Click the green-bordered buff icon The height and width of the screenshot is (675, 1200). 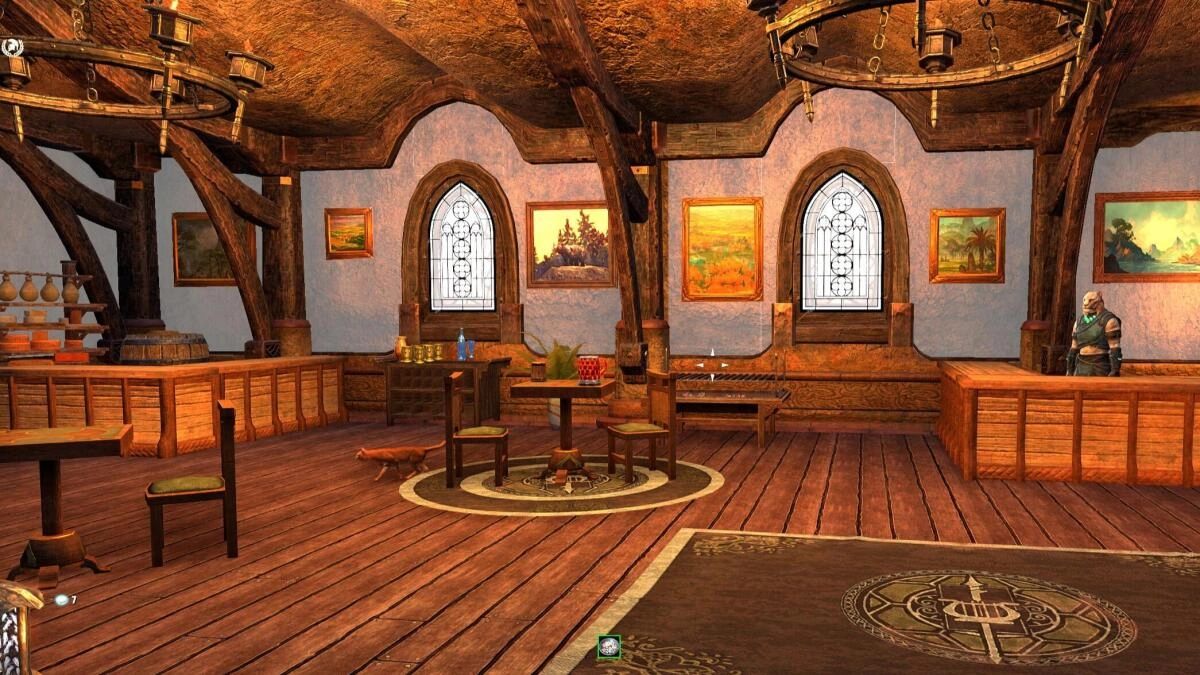coord(609,647)
